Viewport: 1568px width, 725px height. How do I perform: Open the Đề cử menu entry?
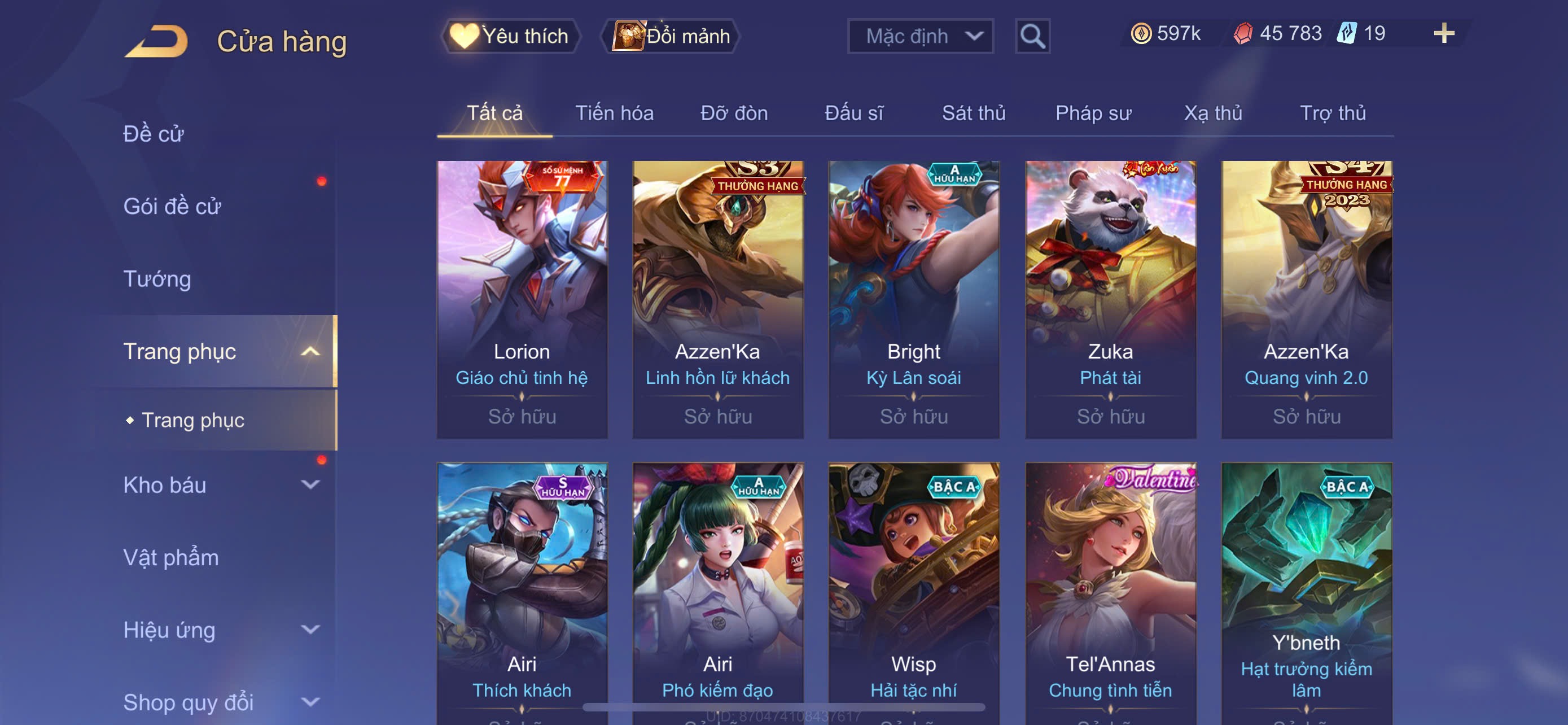point(154,134)
